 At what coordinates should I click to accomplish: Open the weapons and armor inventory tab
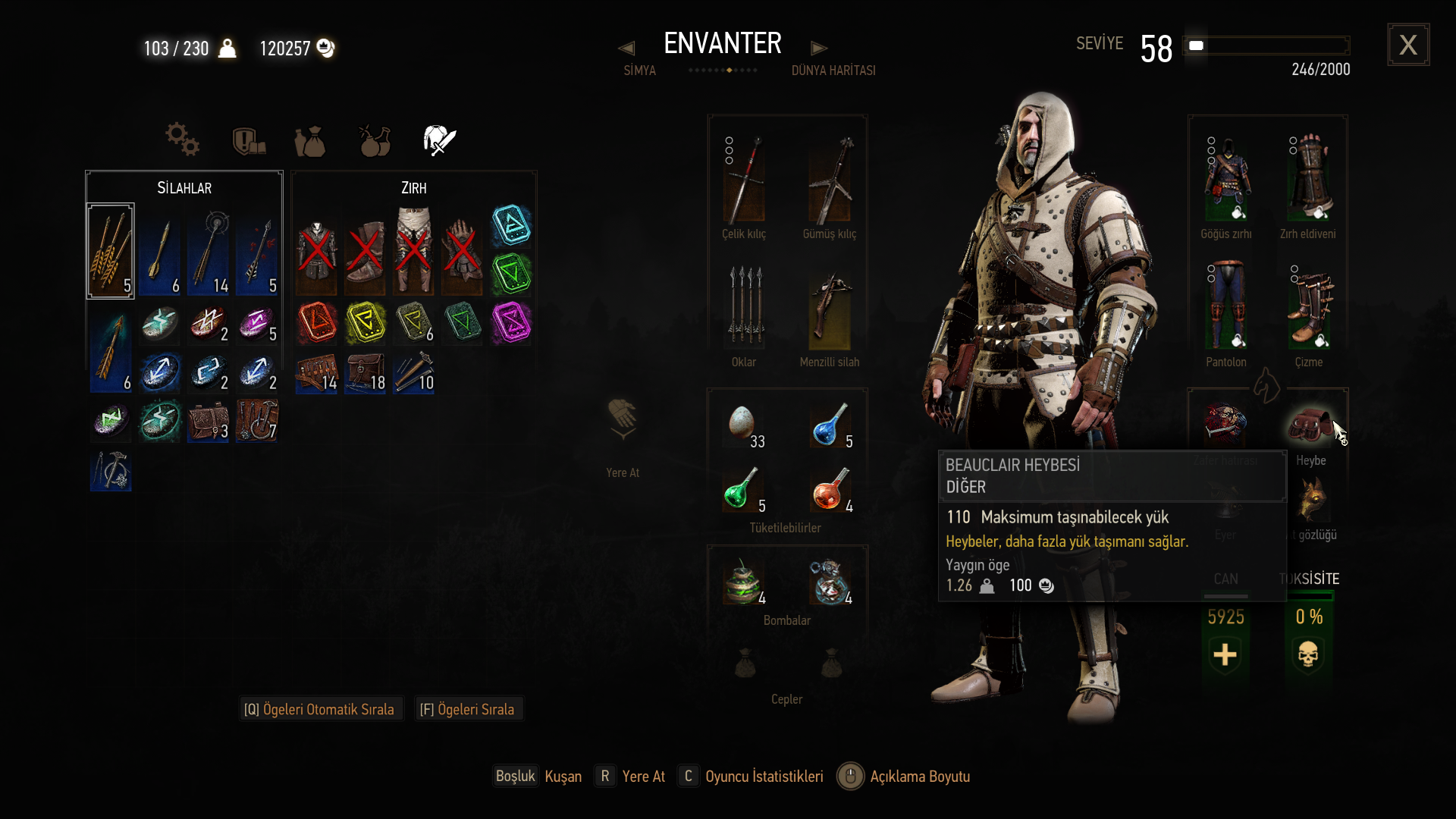pyautogui.click(x=439, y=140)
